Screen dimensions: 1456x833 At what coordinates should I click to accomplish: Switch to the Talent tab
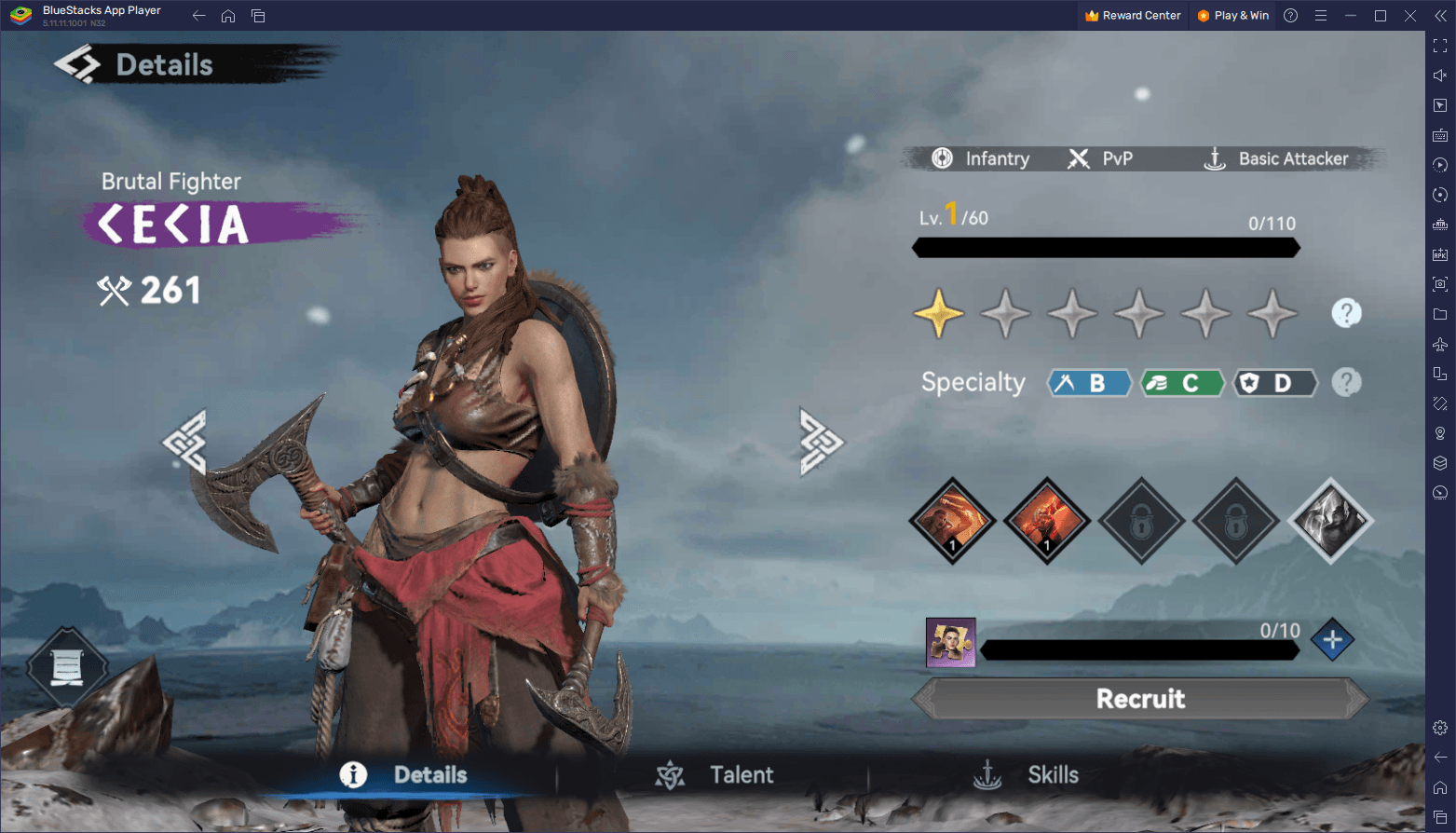[715, 775]
